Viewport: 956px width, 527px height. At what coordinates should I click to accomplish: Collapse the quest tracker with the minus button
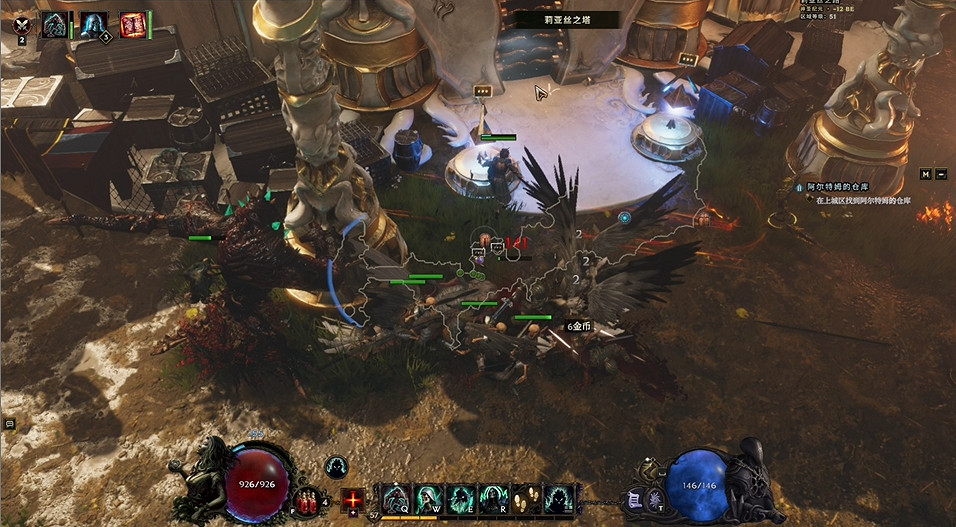click(x=941, y=174)
